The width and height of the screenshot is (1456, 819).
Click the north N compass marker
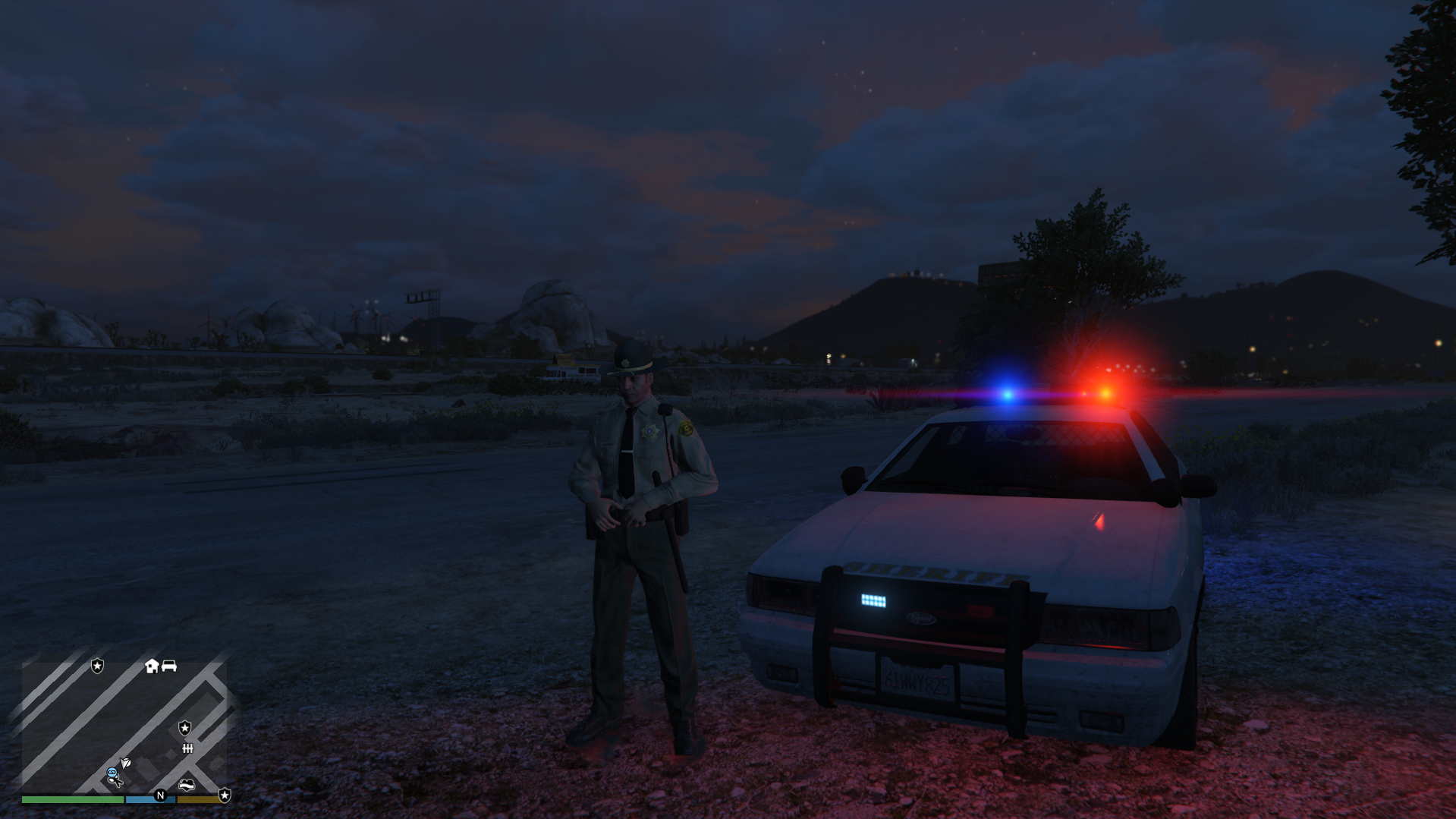pyautogui.click(x=160, y=795)
